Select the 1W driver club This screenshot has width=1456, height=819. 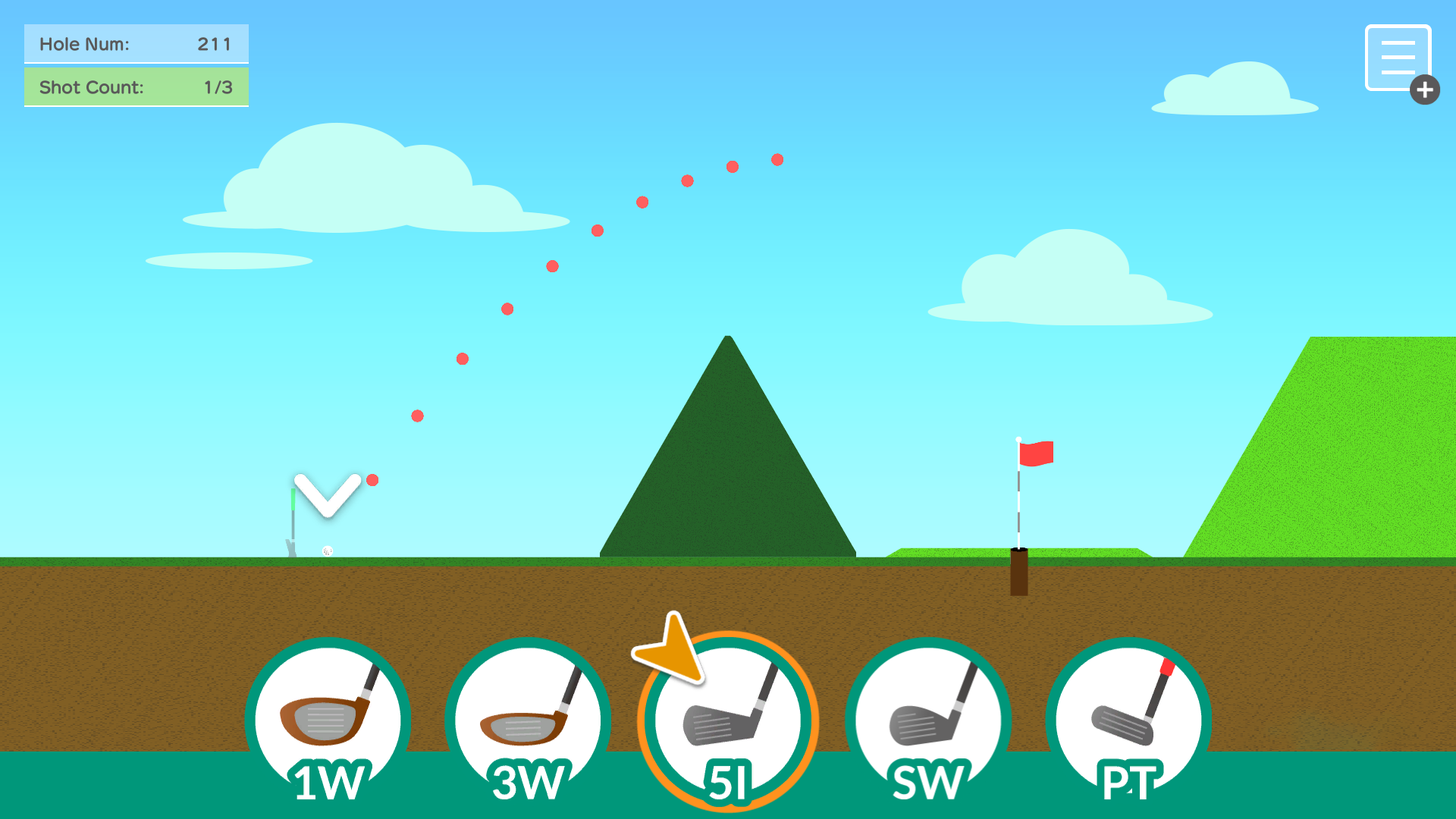328,722
